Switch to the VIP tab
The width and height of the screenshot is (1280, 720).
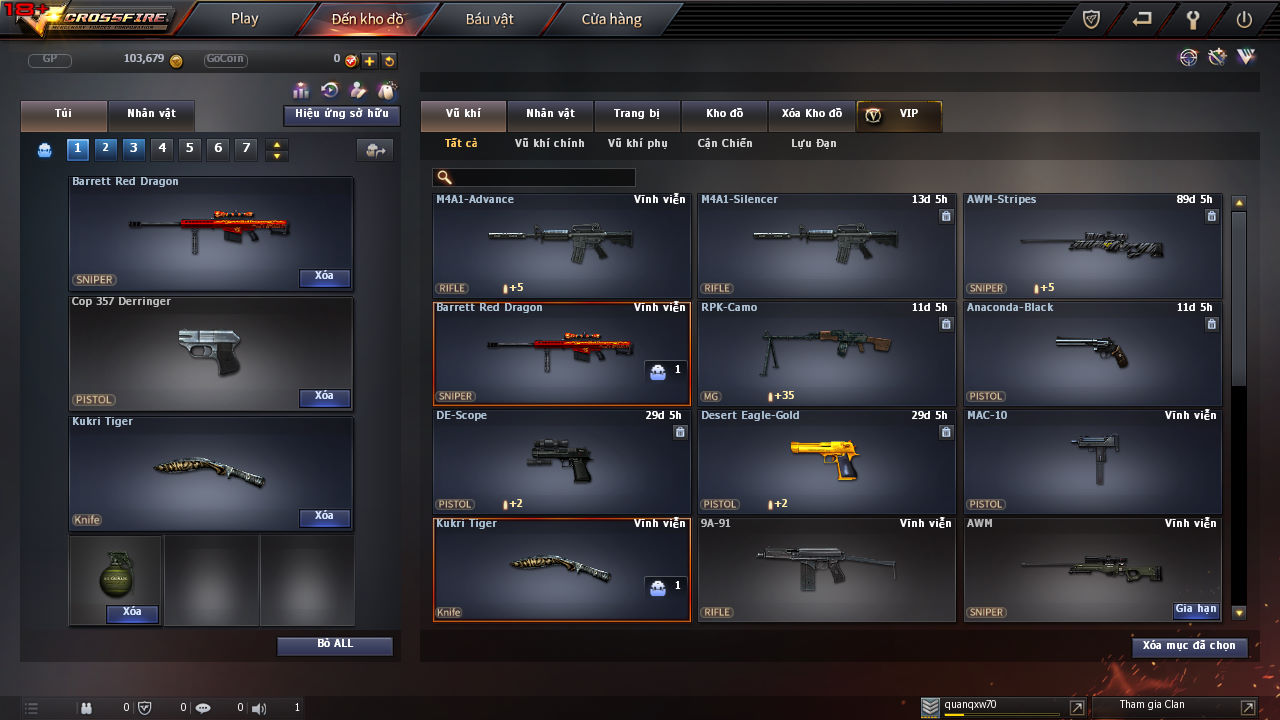pos(898,114)
